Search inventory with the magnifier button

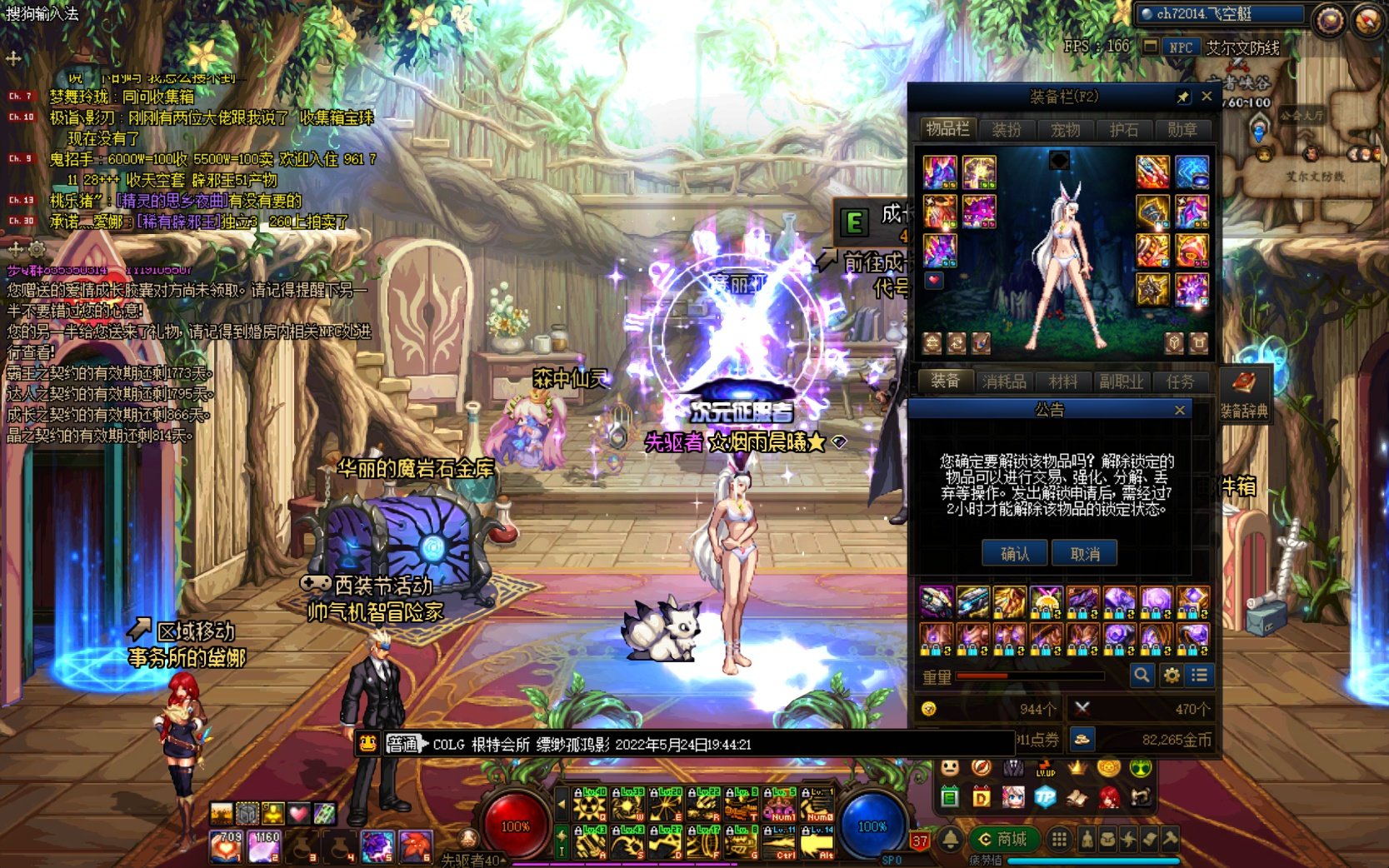[x=1142, y=676]
